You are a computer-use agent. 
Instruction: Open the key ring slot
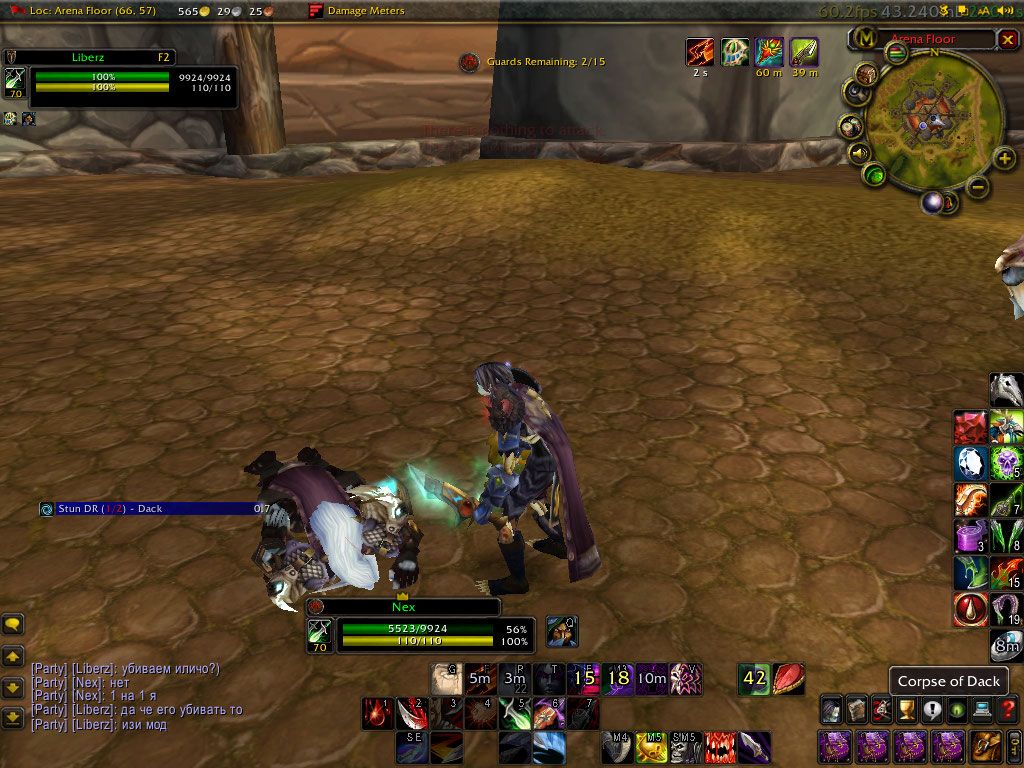pos(1012,745)
